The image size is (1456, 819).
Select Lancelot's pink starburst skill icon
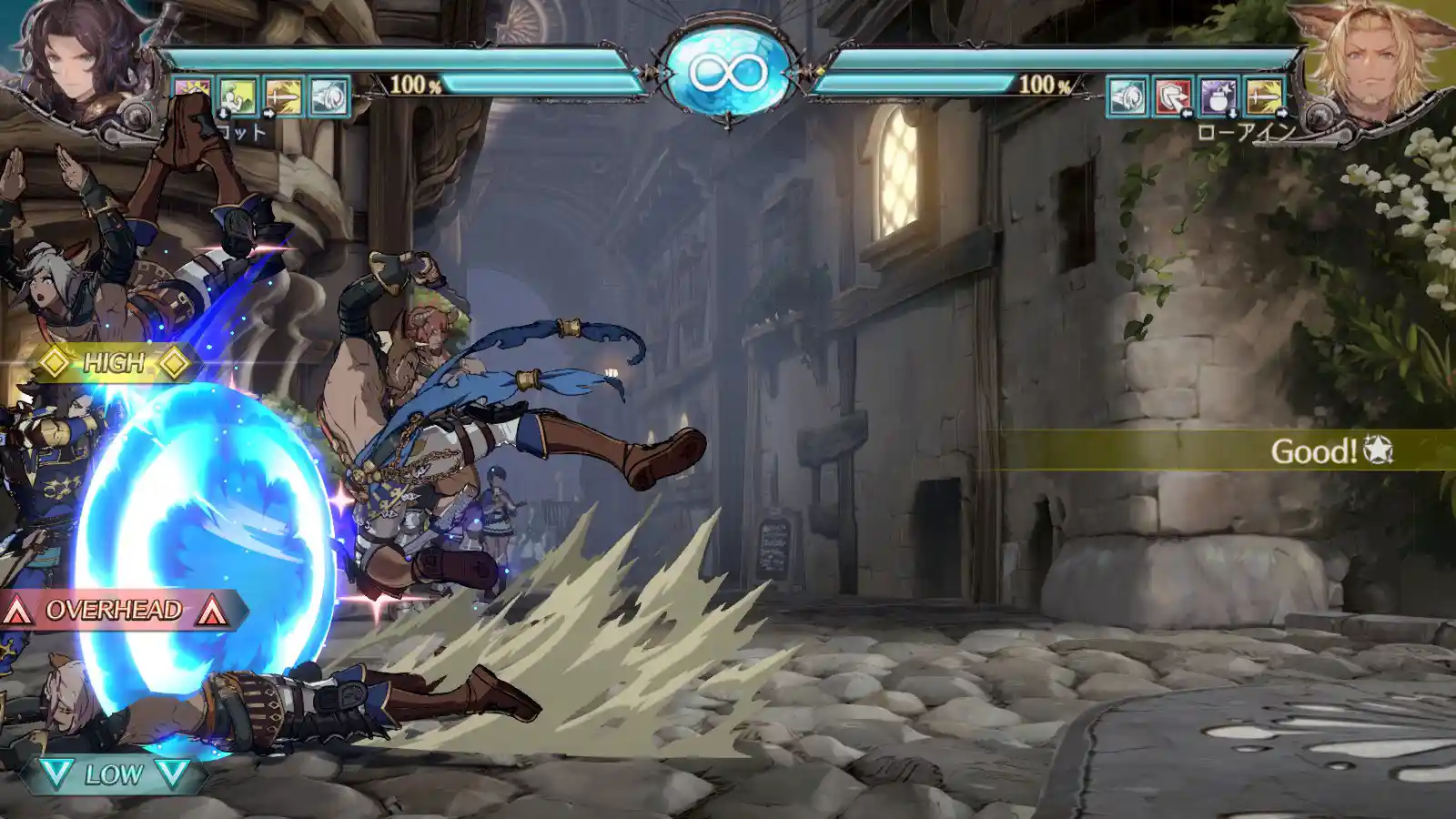click(193, 96)
